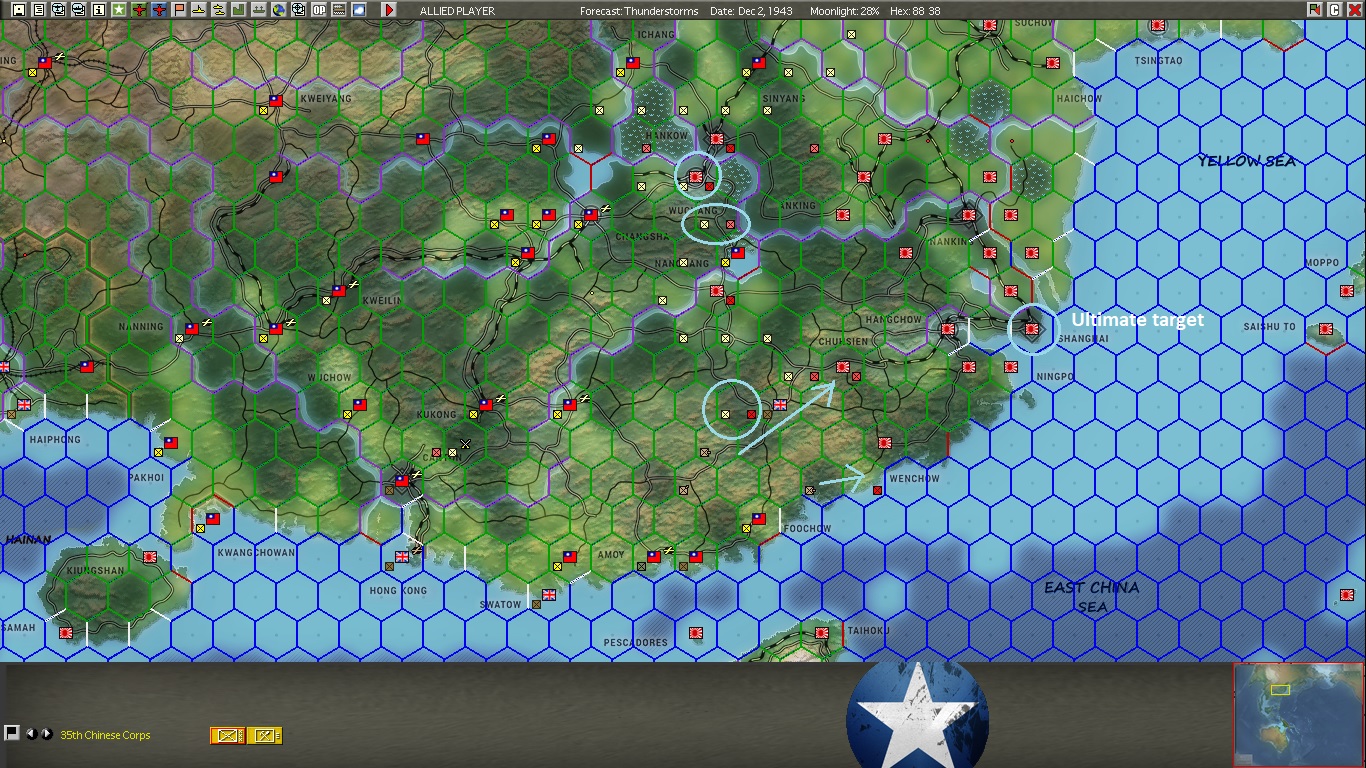
Task: Toggle the elevation terrain view icon
Action: coord(240,10)
